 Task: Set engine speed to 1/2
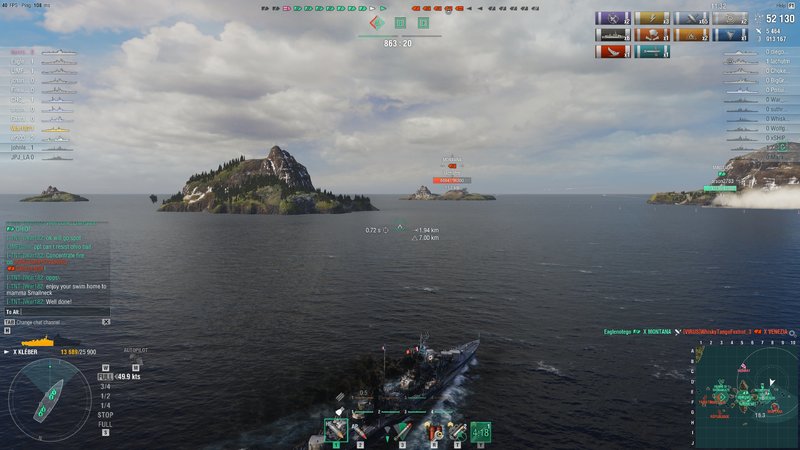[x=105, y=395]
